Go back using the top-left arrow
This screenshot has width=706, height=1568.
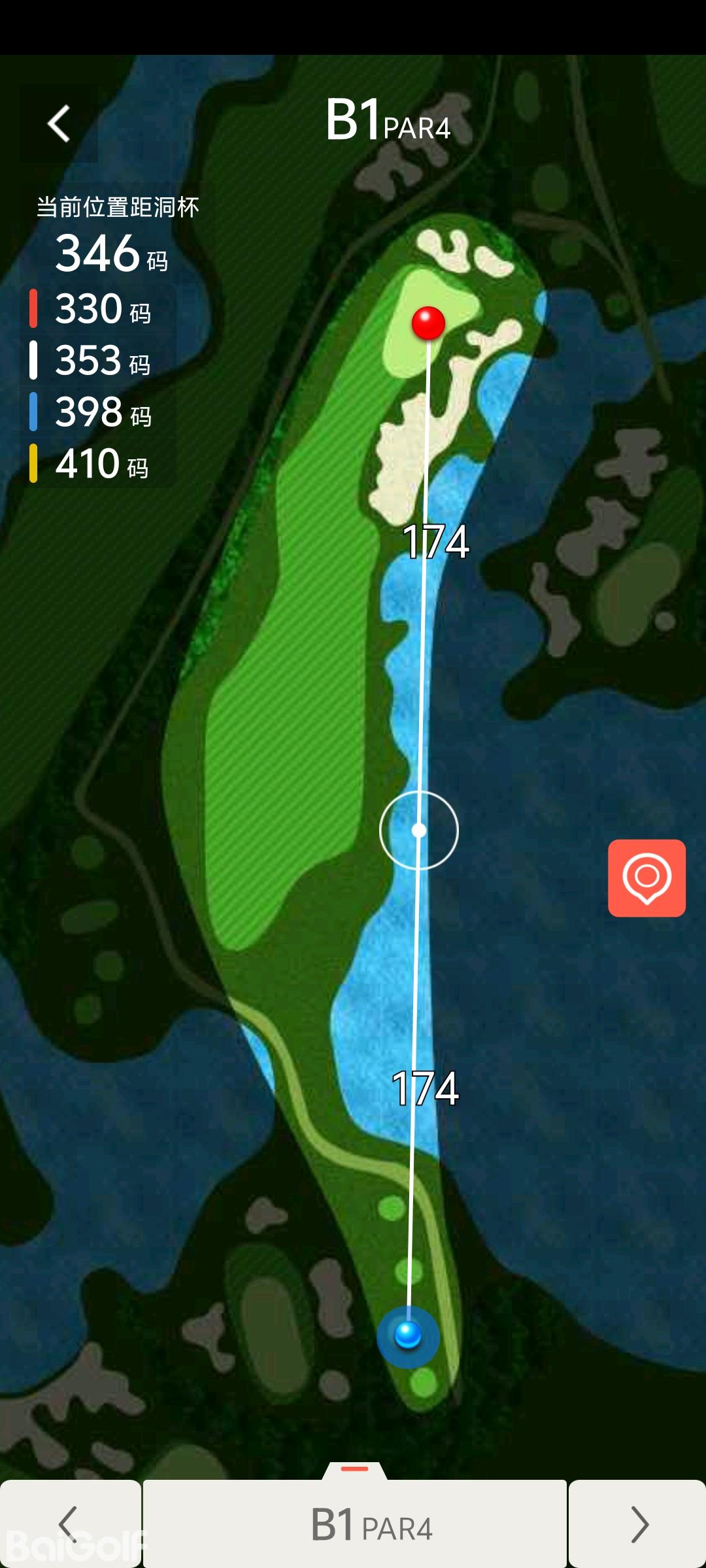pyautogui.click(x=59, y=123)
